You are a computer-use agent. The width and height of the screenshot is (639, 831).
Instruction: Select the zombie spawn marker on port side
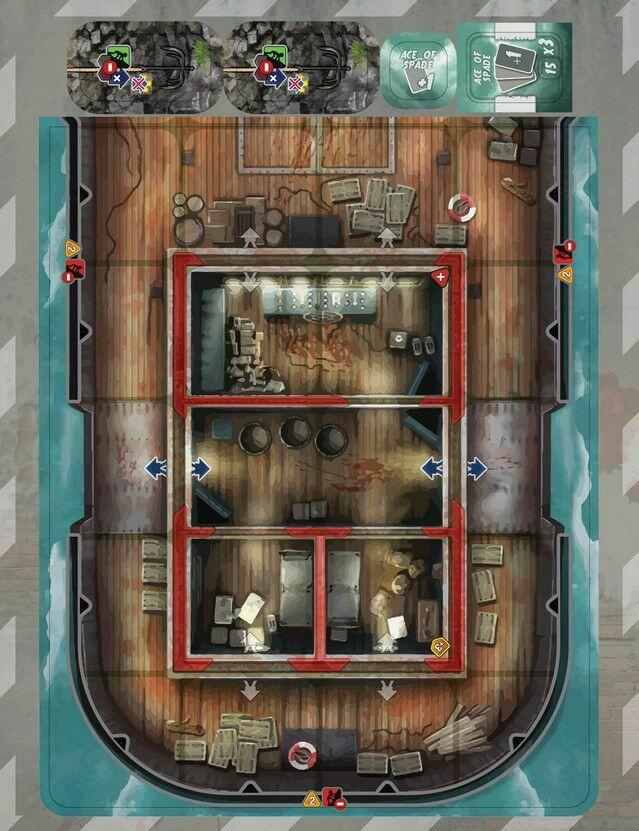pyautogui.click(x=73, y=259)
